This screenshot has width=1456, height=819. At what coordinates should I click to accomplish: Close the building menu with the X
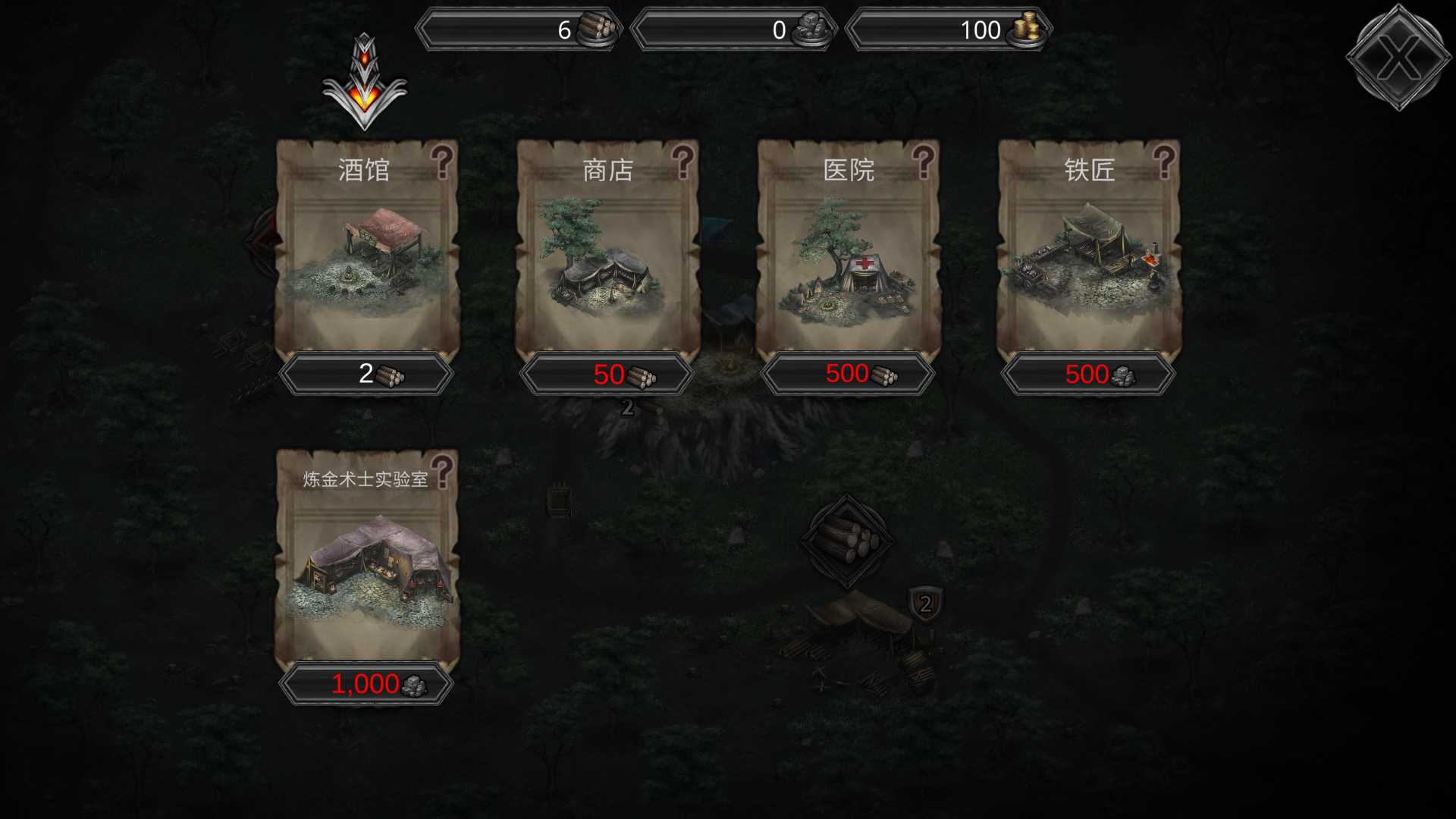[x=1398, y=57]
